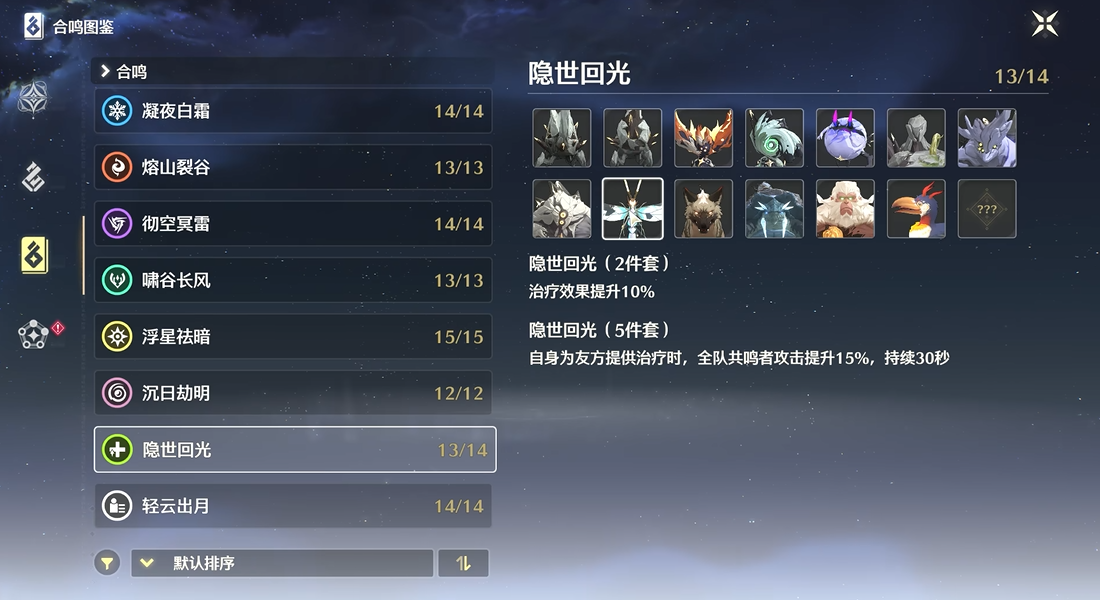Switch to the sidebar tab with red alert
Image resolution: width=1100 pixels, height=600 pixels.
[x=35, y=334]
